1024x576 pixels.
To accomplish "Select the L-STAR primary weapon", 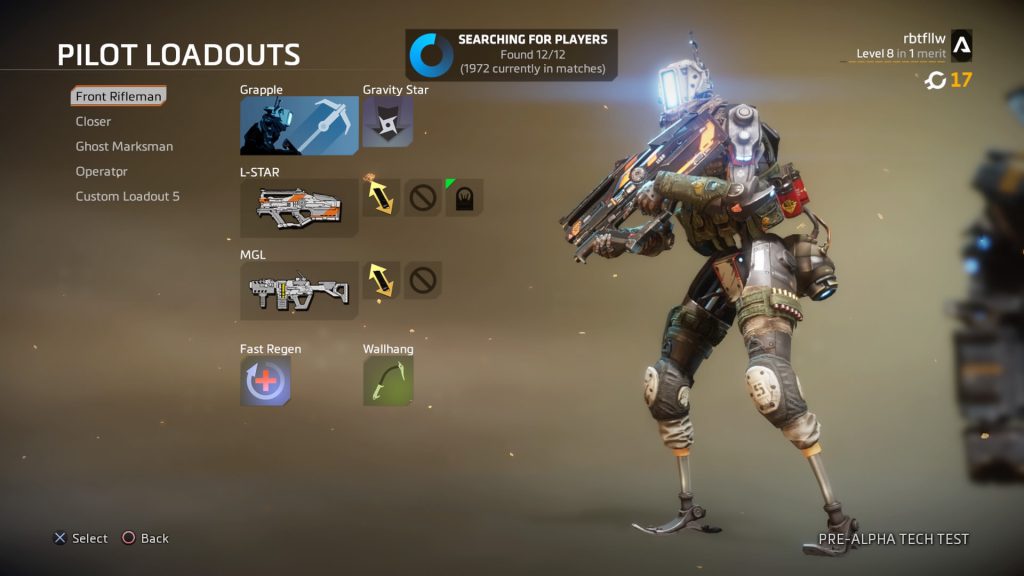I will click(x=299, y=208).
